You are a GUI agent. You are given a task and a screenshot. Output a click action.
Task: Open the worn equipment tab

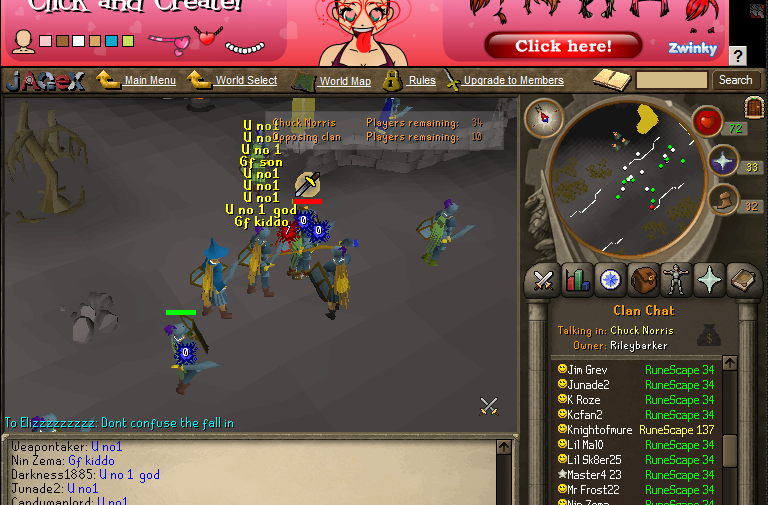pyautogui.click(x=677, y=281)
